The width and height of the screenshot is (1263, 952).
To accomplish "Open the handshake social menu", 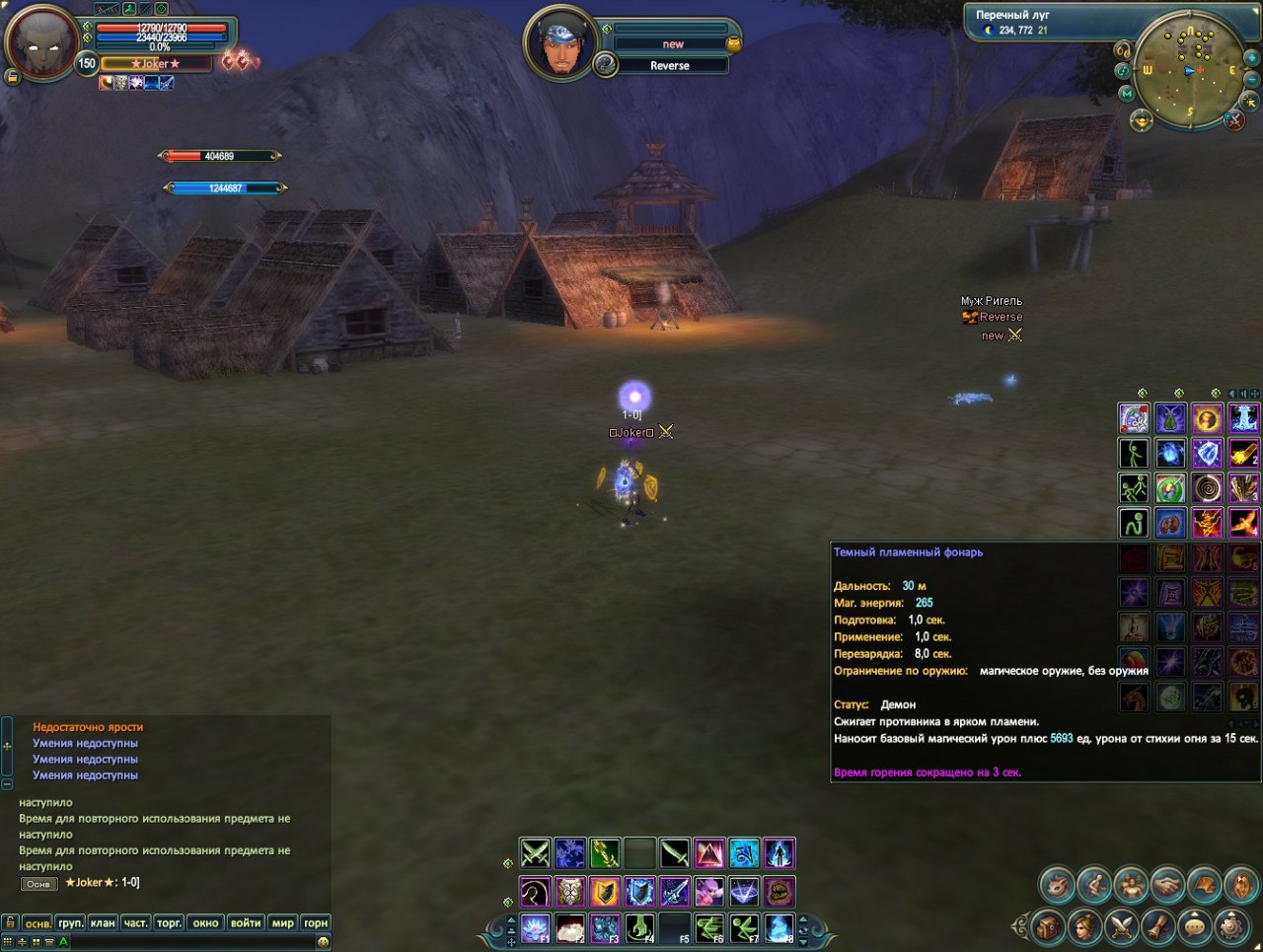I will [1167, 885].
